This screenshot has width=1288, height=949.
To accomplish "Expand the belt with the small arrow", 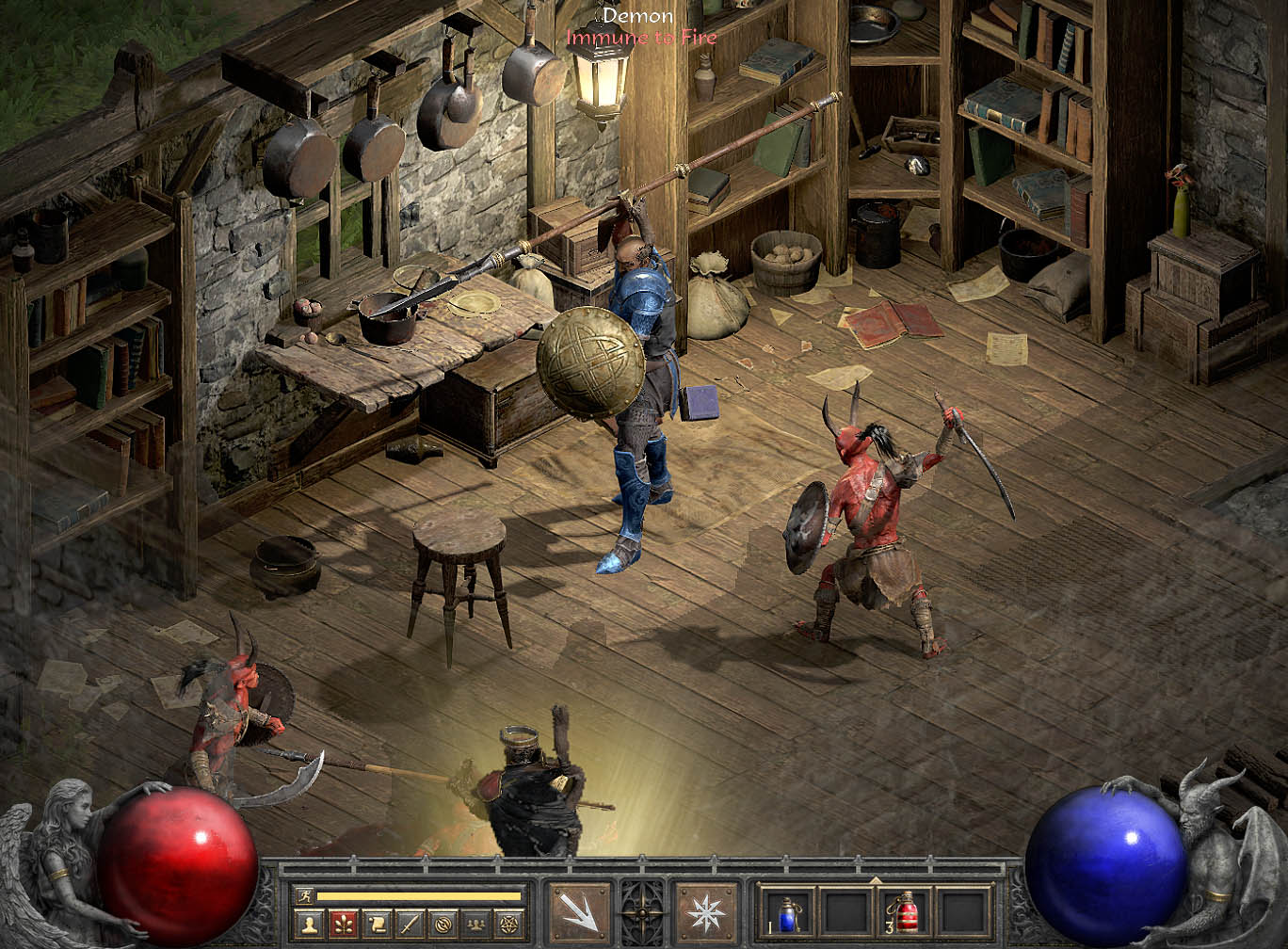I will (876, 881).
